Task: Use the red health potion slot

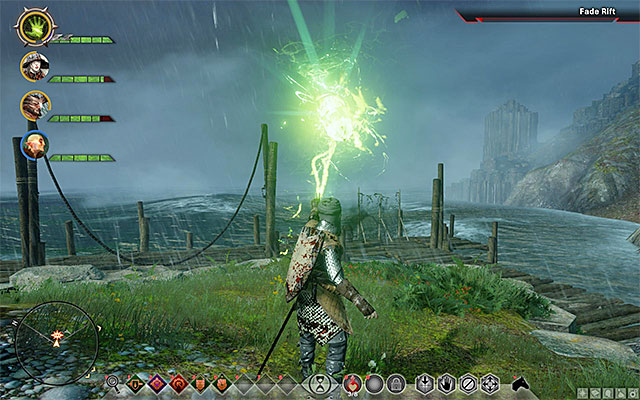Action: 353,382
